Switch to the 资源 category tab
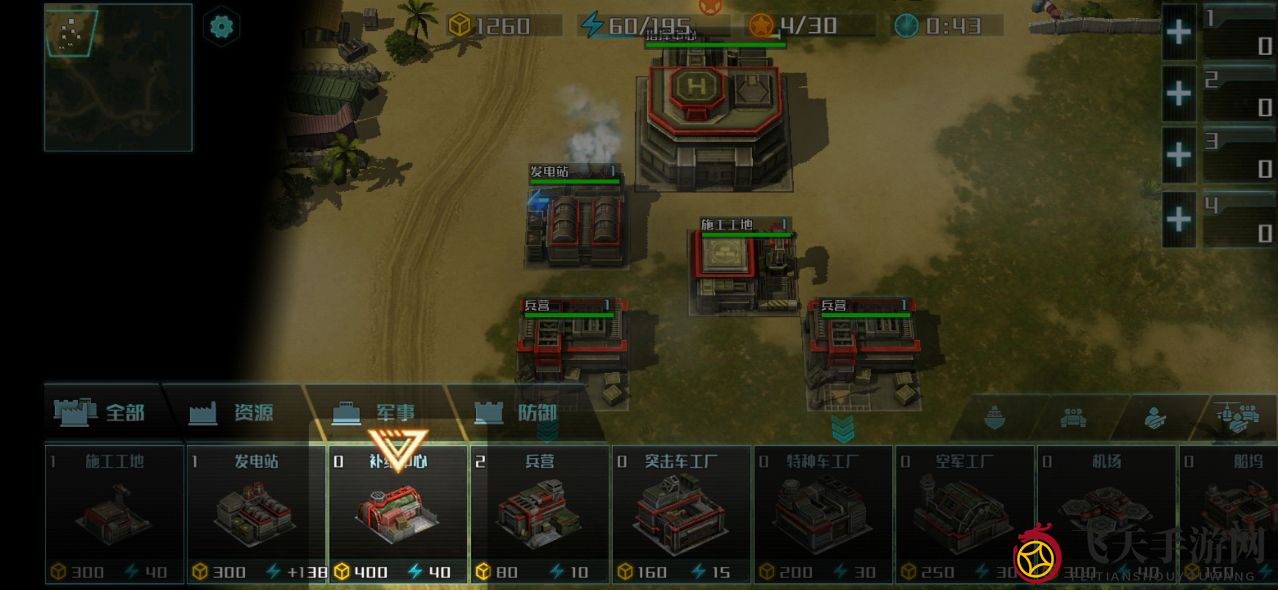Viewport: 1278px width, 590px height. (238, 412)
